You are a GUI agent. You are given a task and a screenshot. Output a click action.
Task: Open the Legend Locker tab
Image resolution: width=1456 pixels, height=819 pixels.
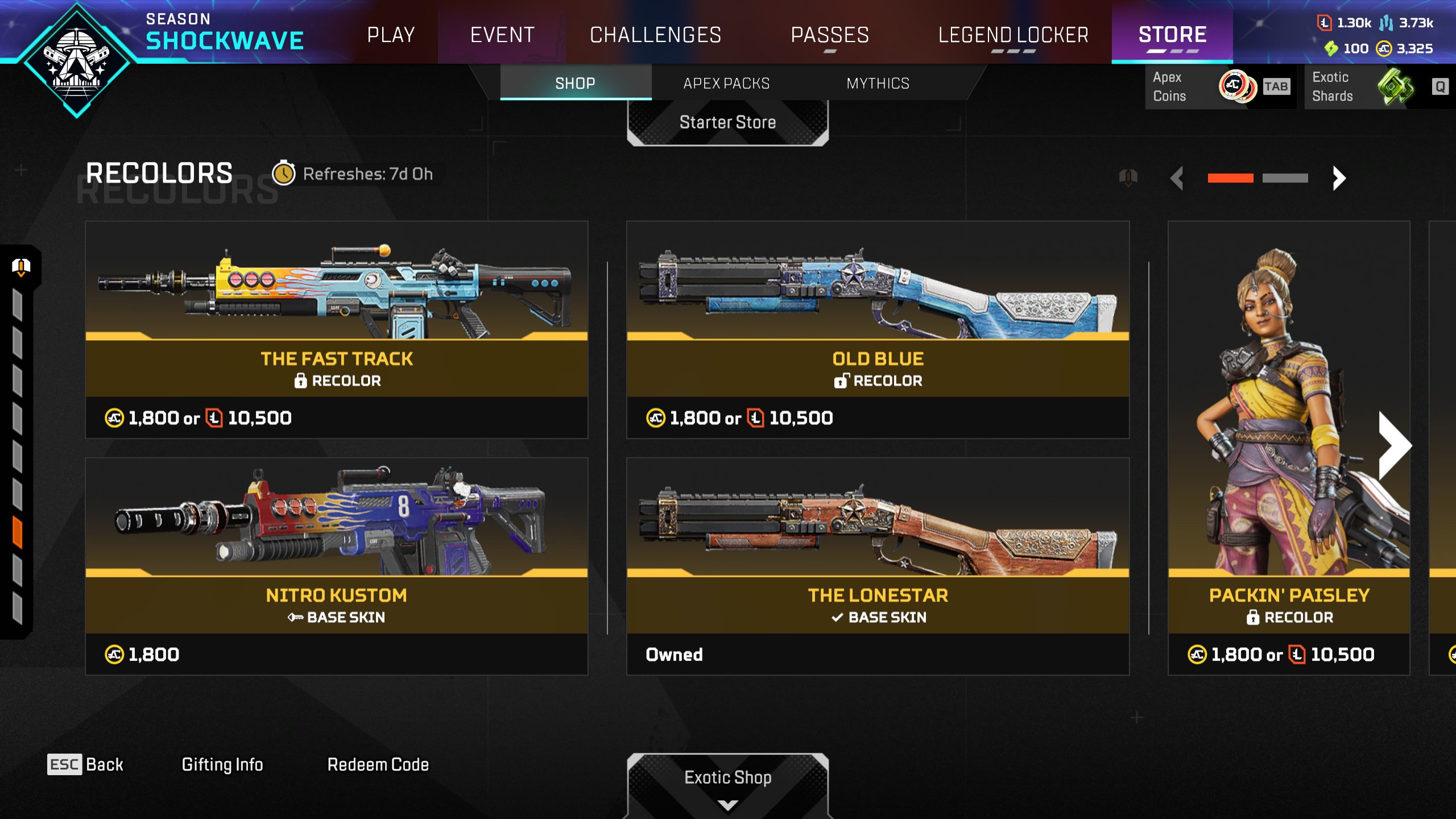coord(1013,35)
